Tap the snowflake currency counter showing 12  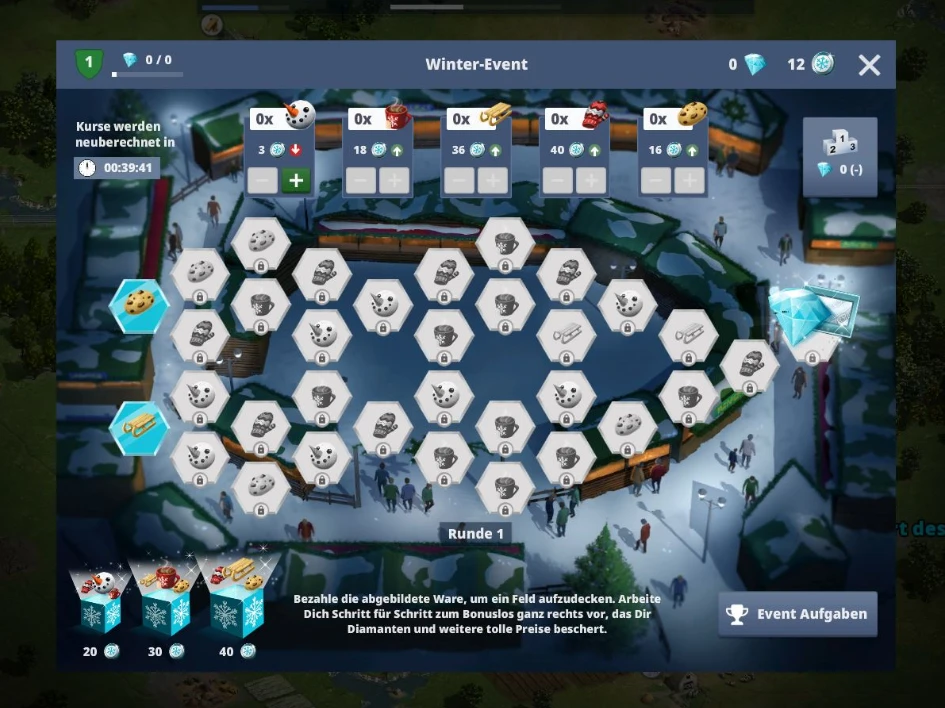811,65
